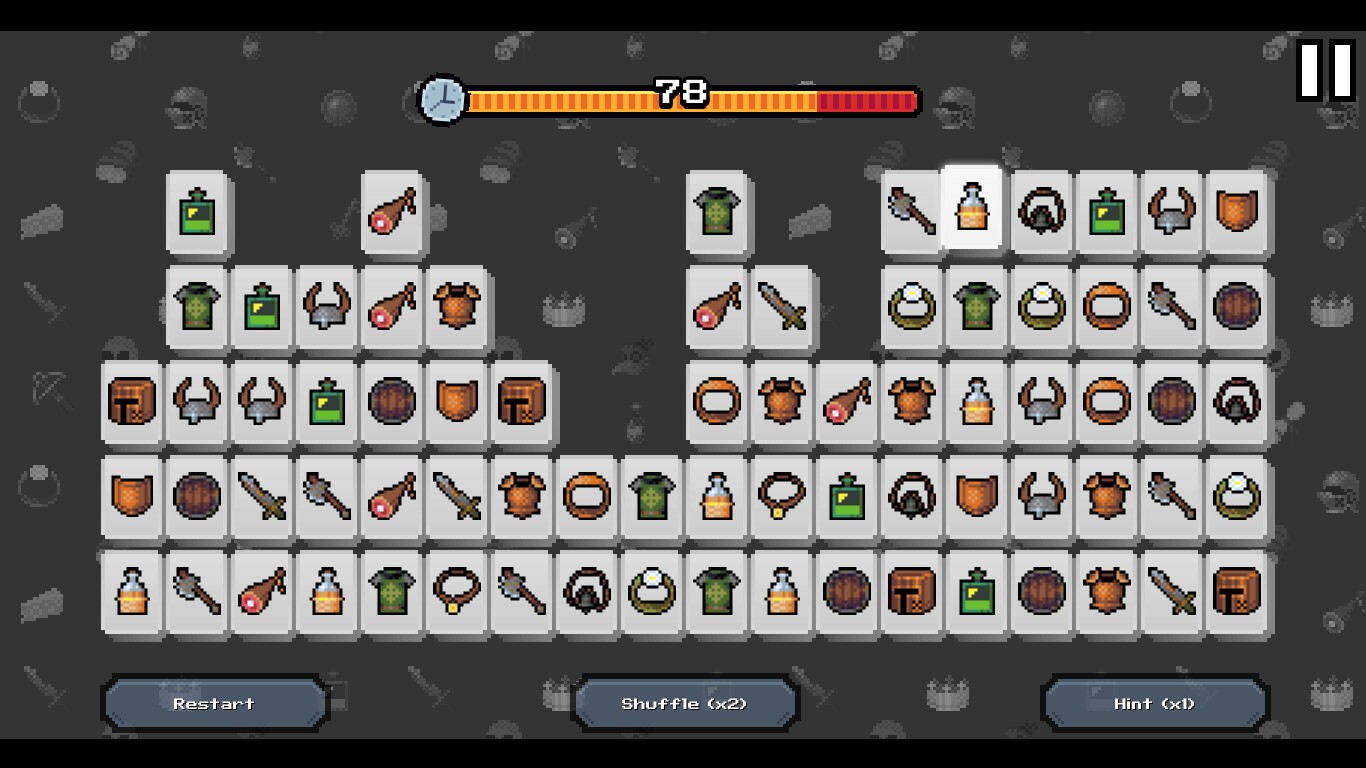Select a wooden crate tile
Screen dimensions: 1366x768
coord(131,401)
